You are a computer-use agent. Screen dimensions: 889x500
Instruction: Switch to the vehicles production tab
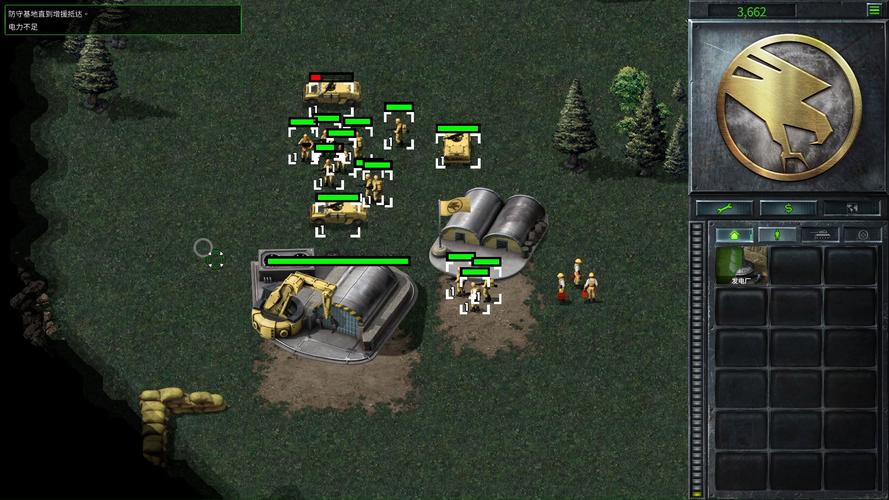(x=819, y=235)
